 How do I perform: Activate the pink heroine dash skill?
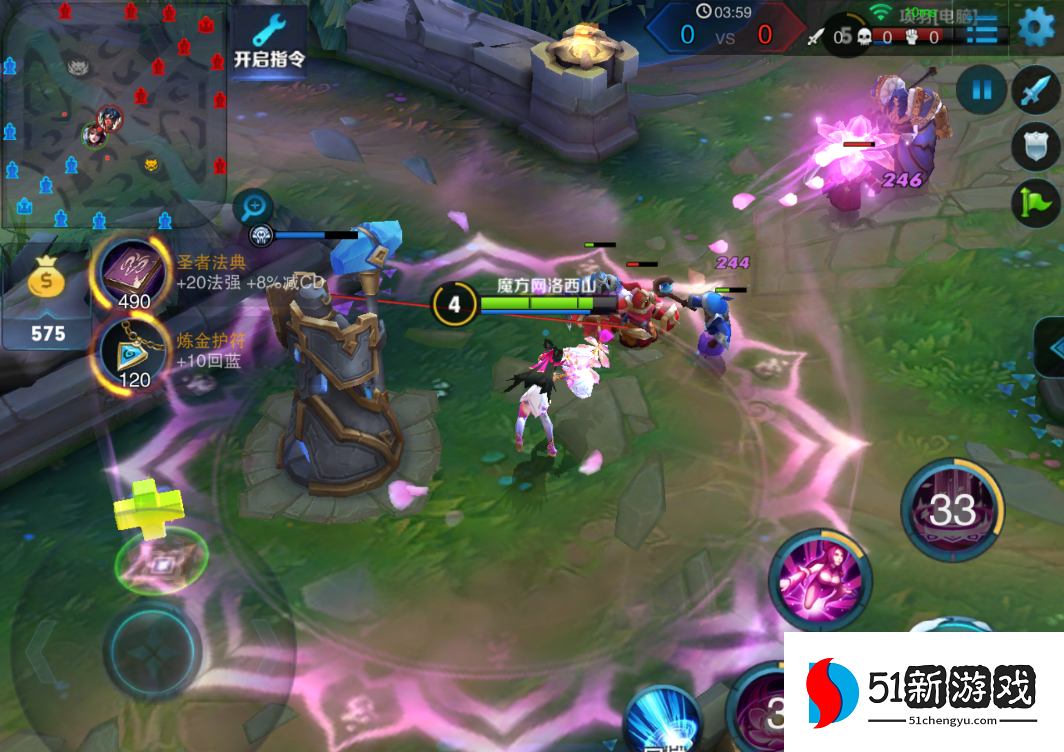tap(819, 579)
